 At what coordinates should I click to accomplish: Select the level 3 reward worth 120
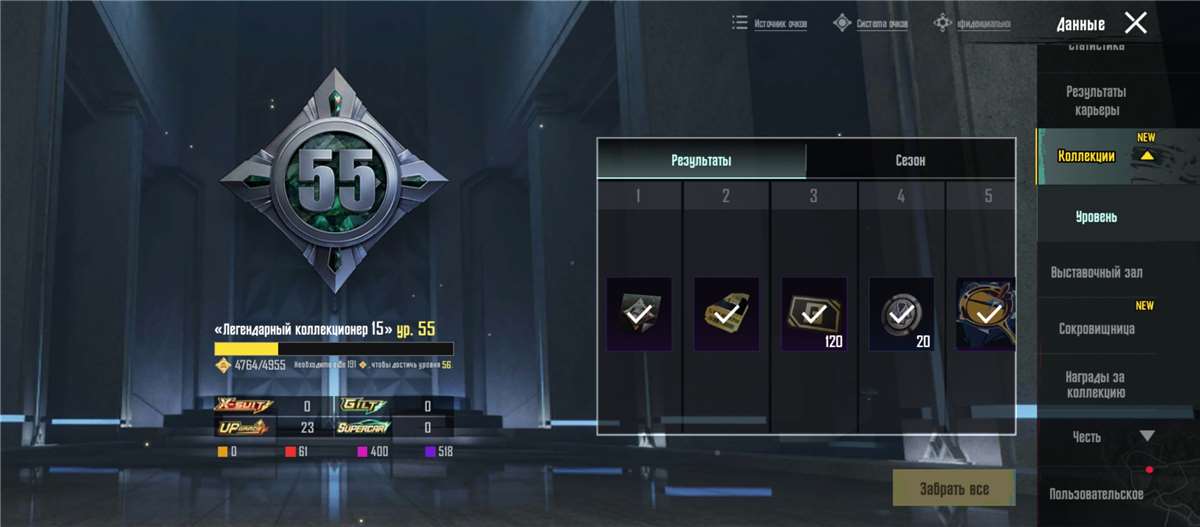coord(814,314)
